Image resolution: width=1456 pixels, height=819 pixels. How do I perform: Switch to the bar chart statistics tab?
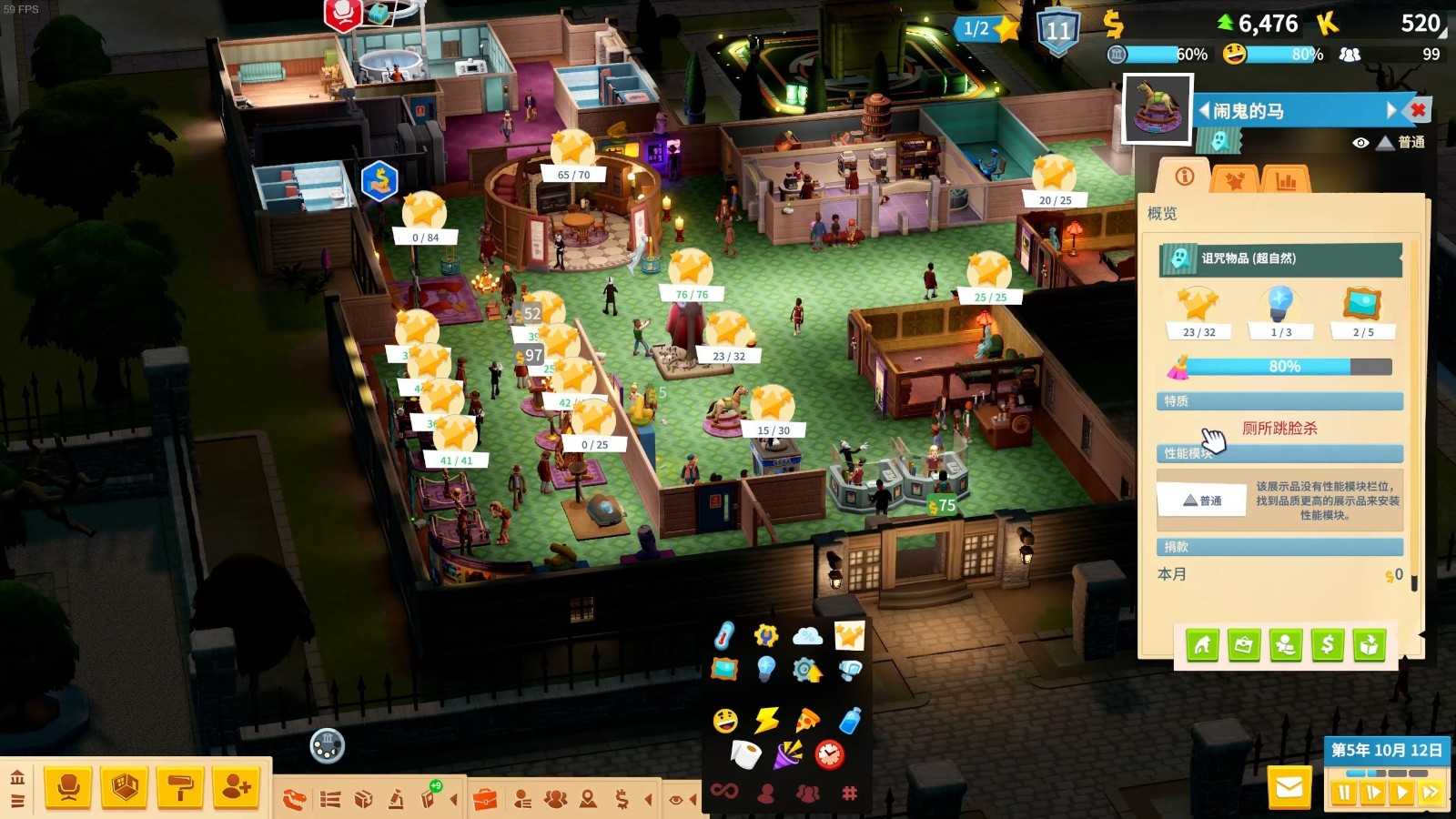pos(1286,179)
